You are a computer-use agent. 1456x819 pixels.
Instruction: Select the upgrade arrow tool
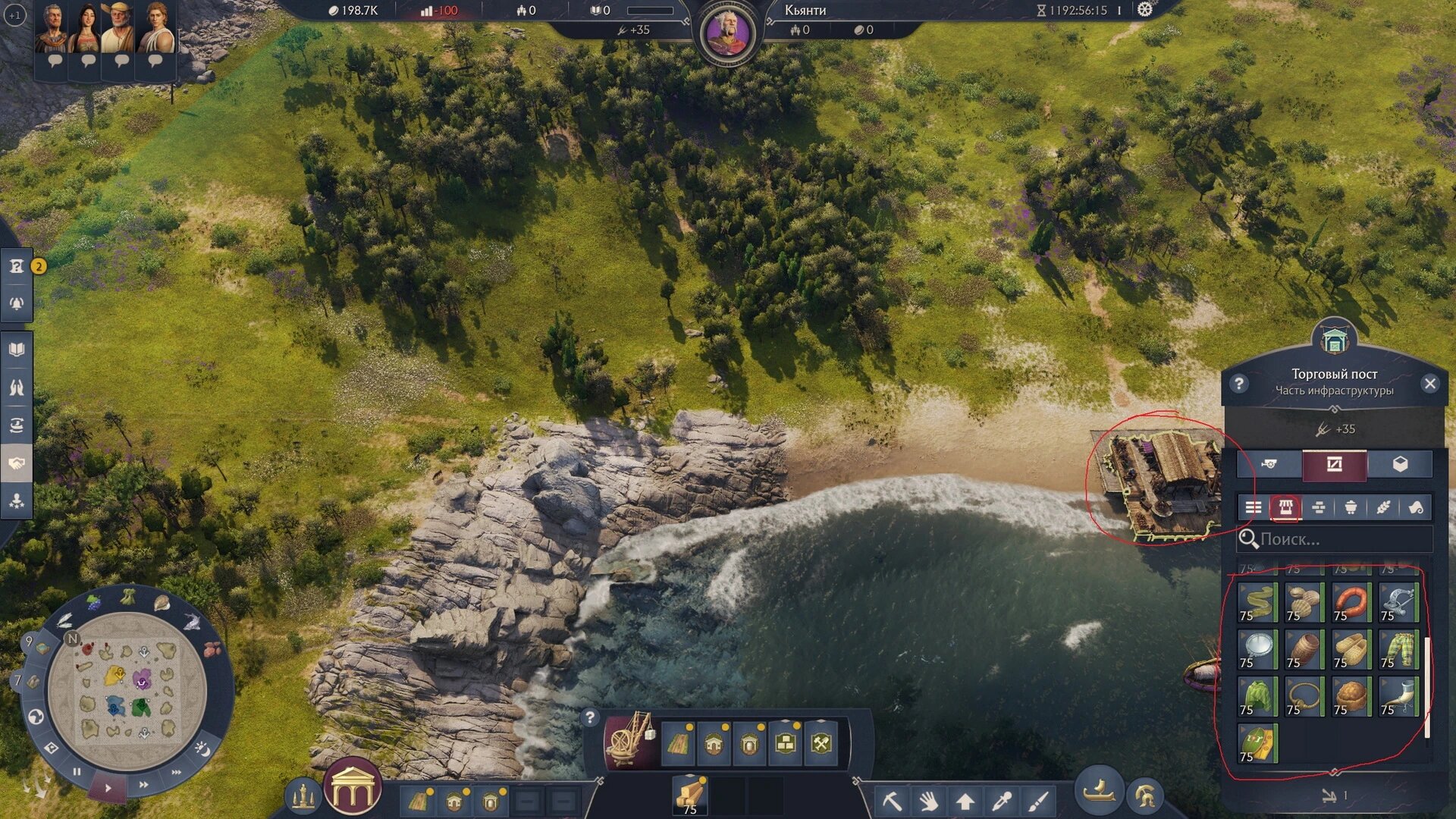[965, 801]
